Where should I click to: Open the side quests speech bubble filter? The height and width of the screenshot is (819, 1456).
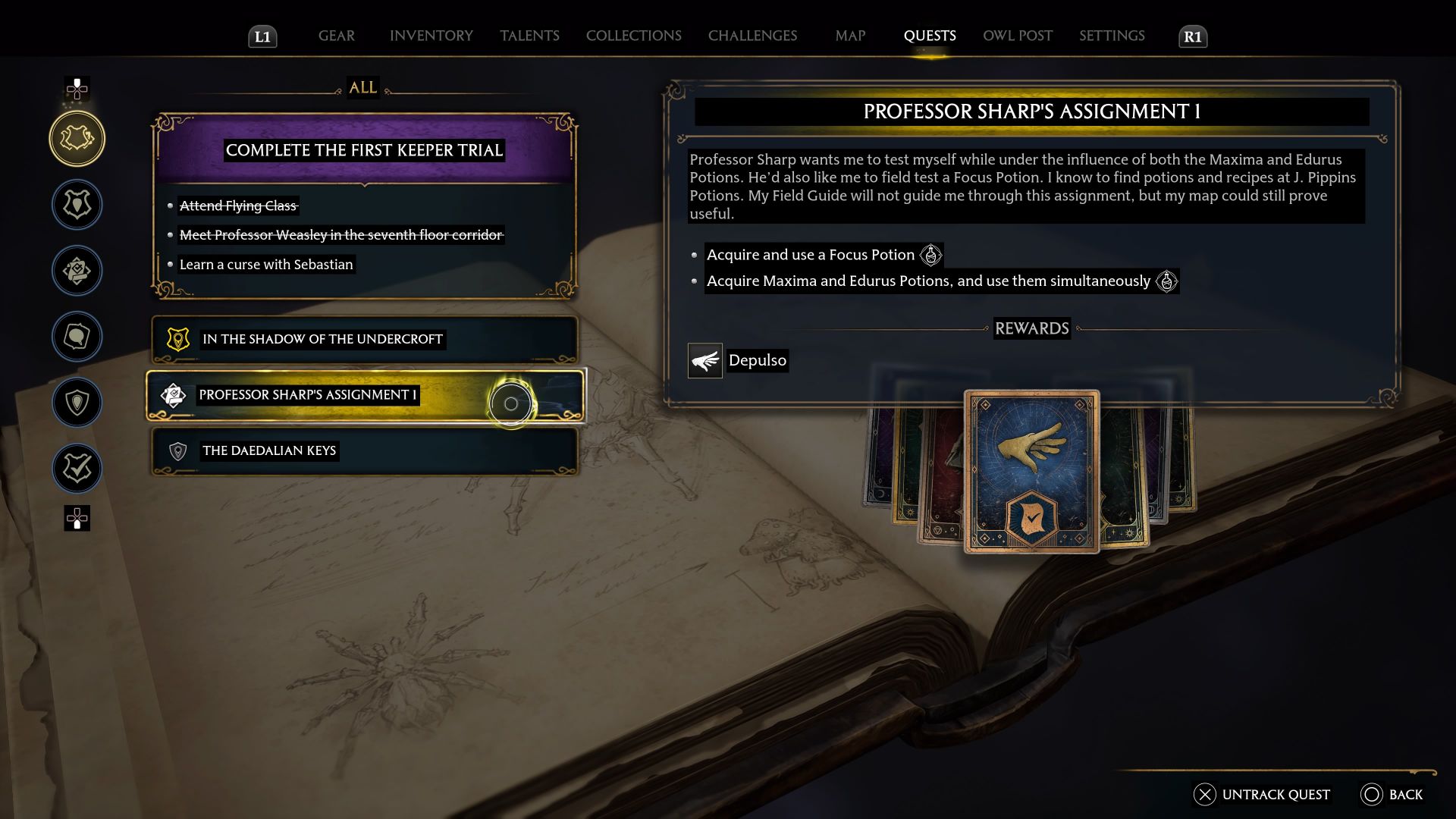coord(77,337)
